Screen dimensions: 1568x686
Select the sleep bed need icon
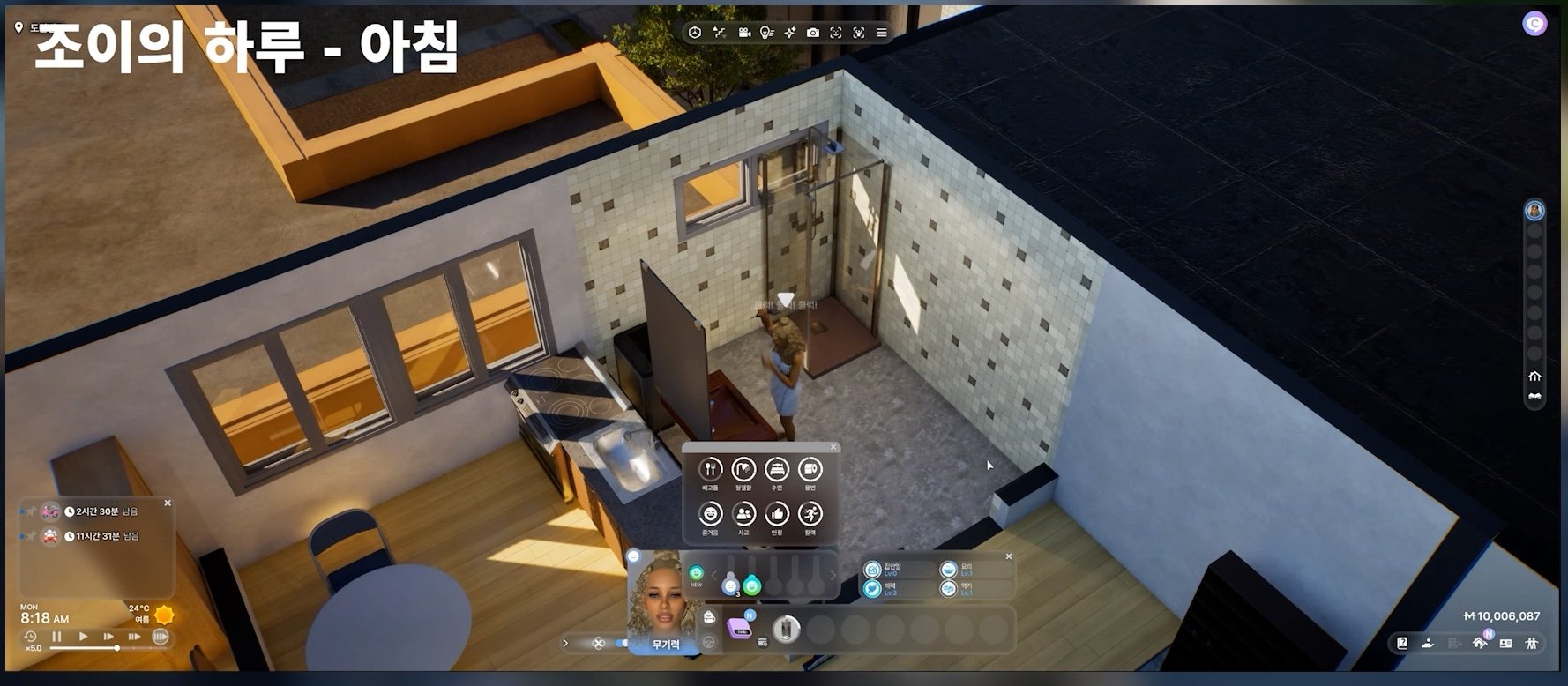click(776, 469)
